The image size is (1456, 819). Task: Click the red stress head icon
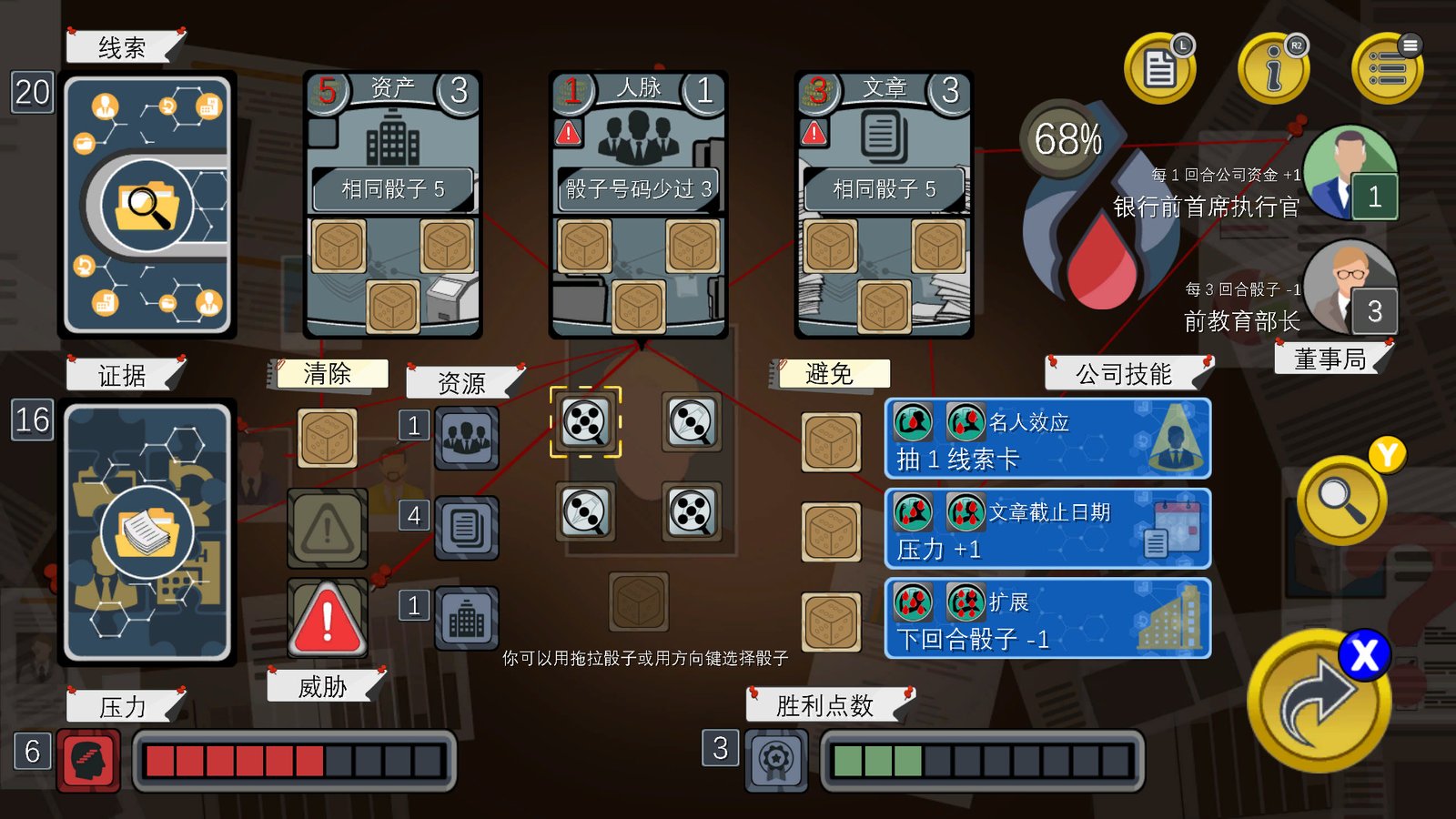(87, 761)
